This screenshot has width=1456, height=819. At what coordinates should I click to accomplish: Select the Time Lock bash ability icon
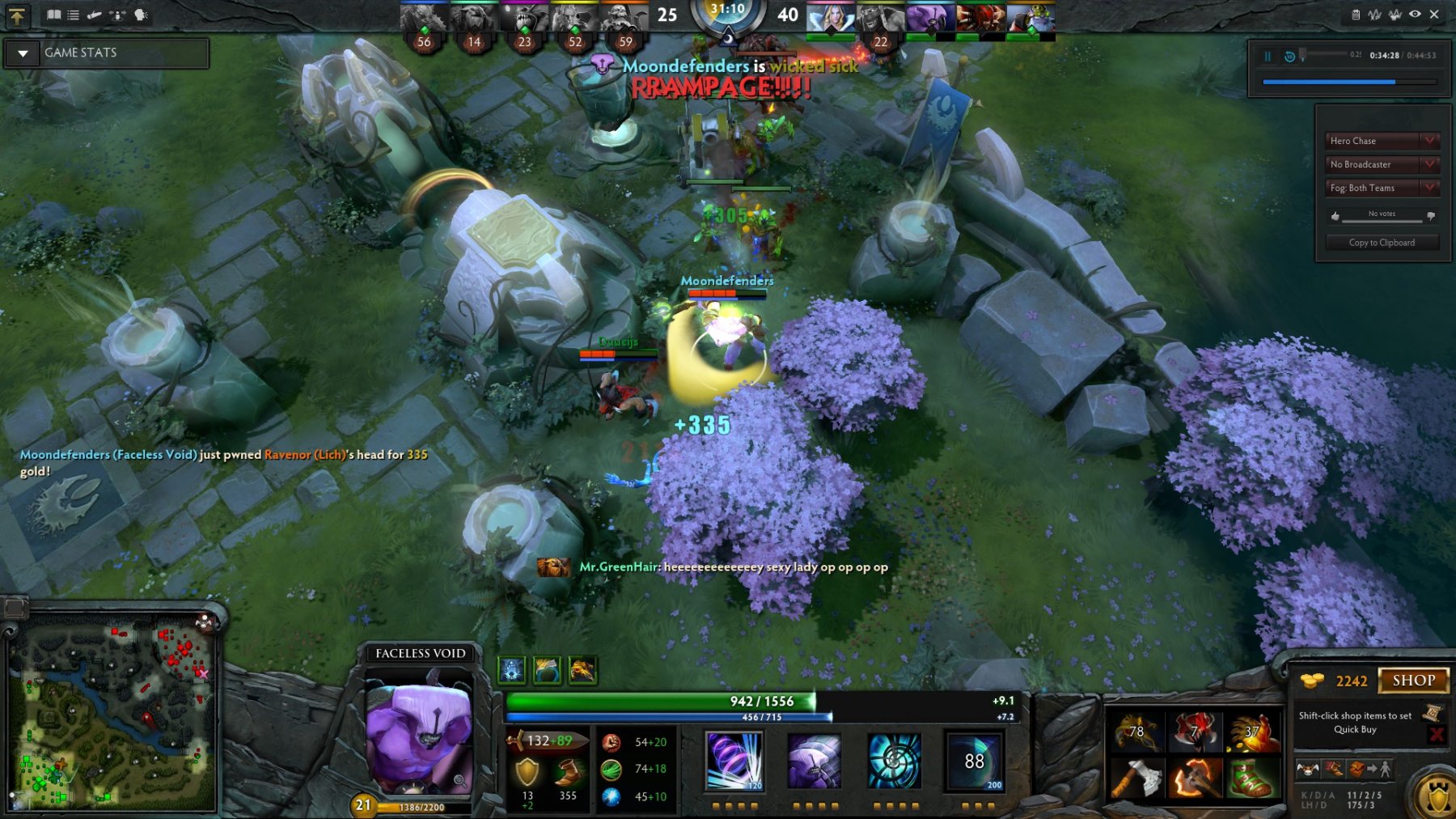point(895,760)
